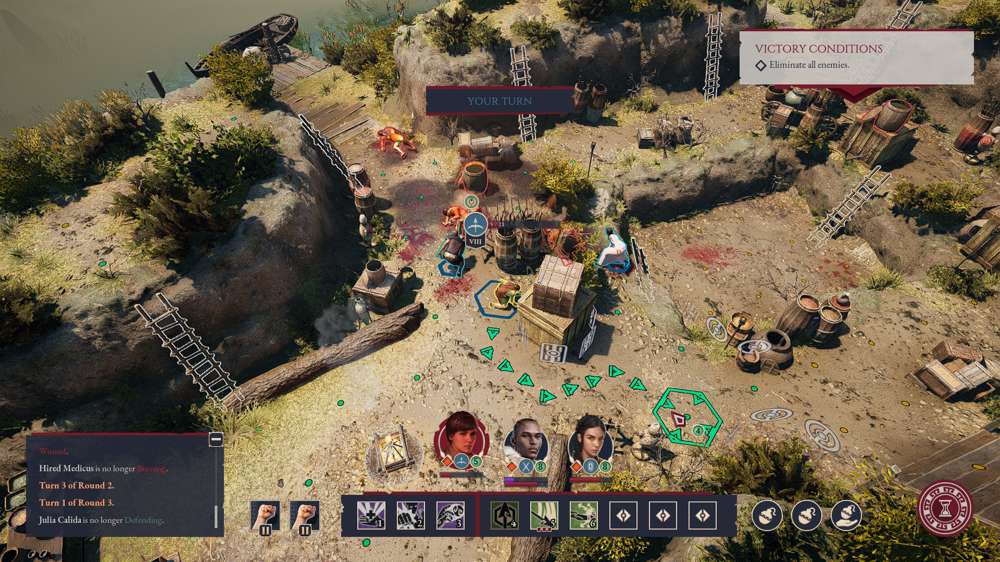Open the Victory Conditions objective panel
The image size is (1000, 562).
pyautogui.click(x=856, y=56)
